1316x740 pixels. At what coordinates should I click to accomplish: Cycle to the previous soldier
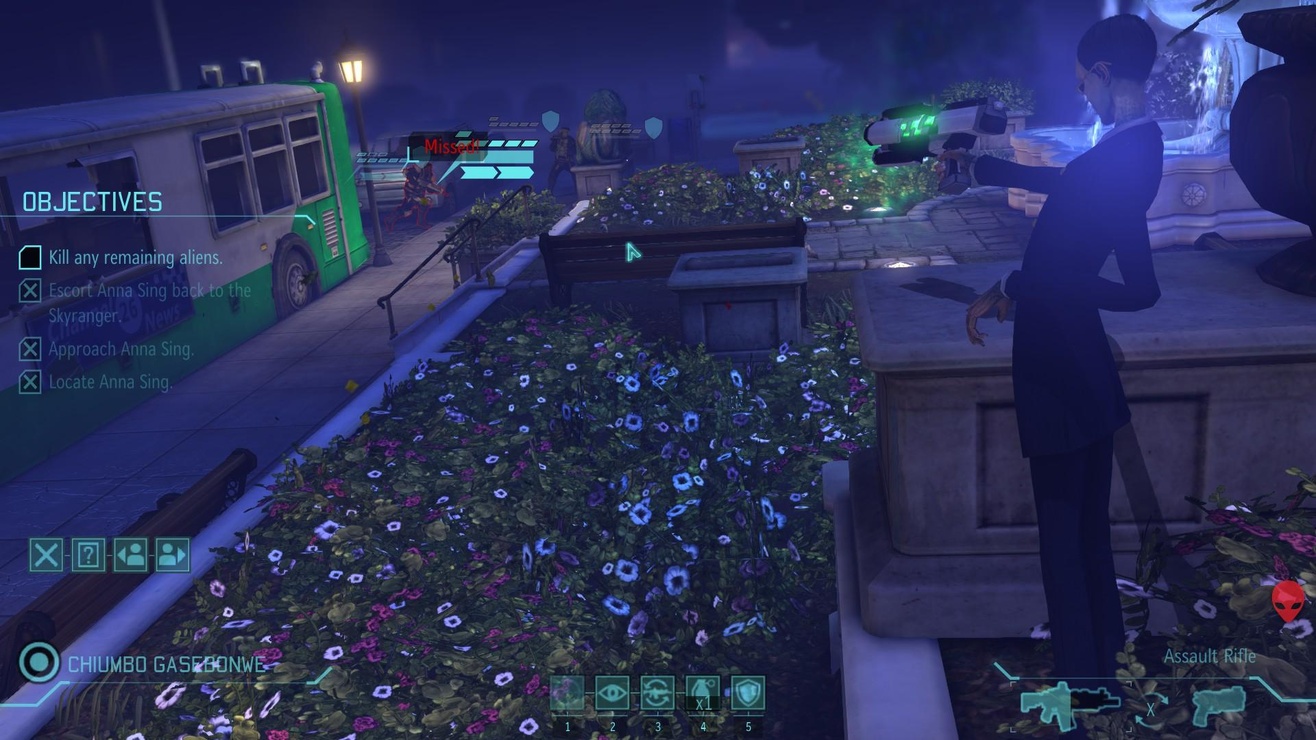pyautogui.click(x=132, y=555)
